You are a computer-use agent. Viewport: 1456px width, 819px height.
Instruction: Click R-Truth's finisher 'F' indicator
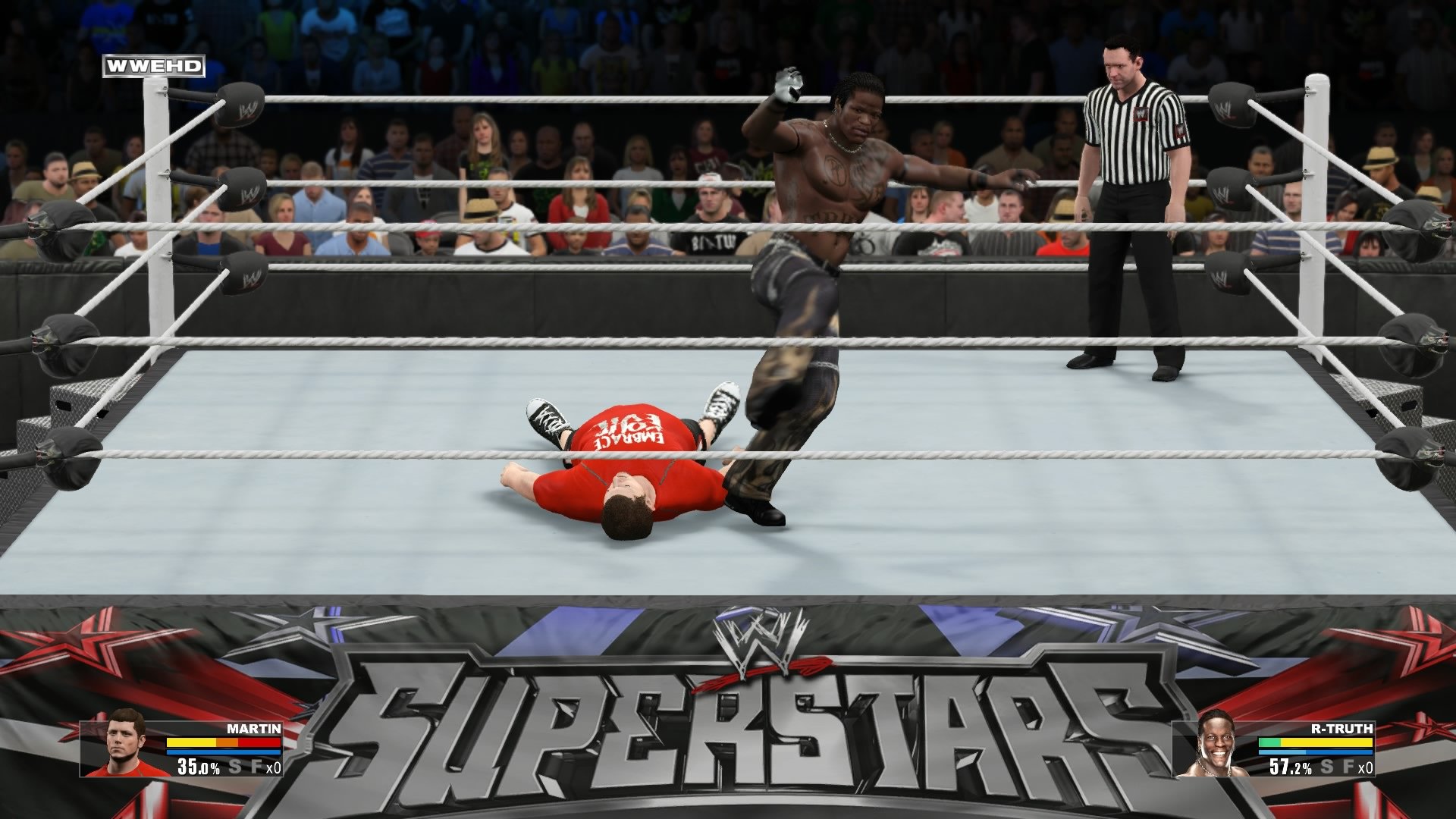pyautogui.click(x=1347, y=767)
